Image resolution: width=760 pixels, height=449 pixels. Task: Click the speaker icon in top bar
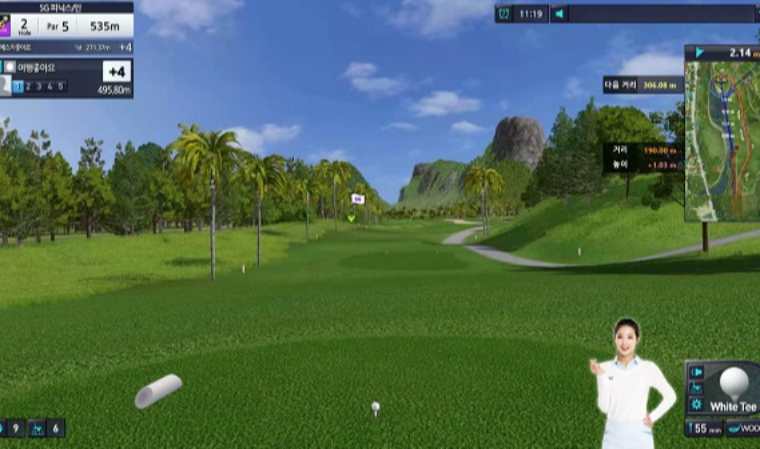pos(560,14)
